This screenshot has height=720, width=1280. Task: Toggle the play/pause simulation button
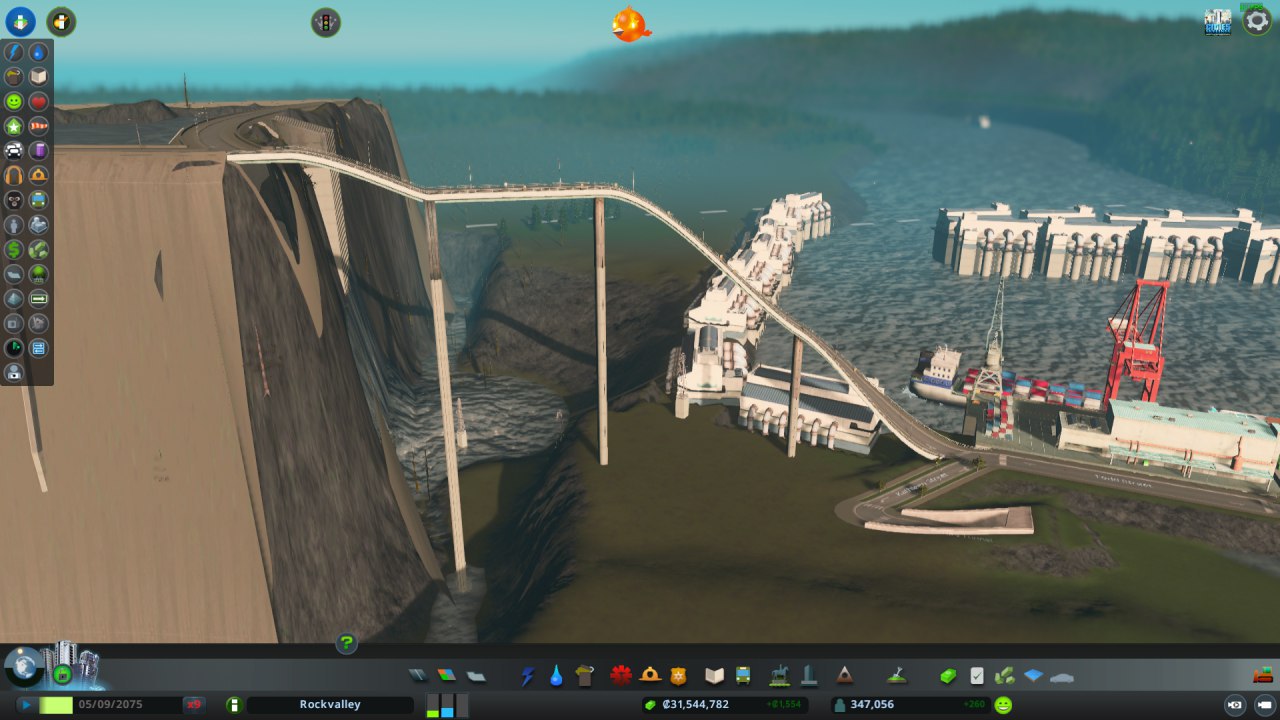tap(26, 705)
